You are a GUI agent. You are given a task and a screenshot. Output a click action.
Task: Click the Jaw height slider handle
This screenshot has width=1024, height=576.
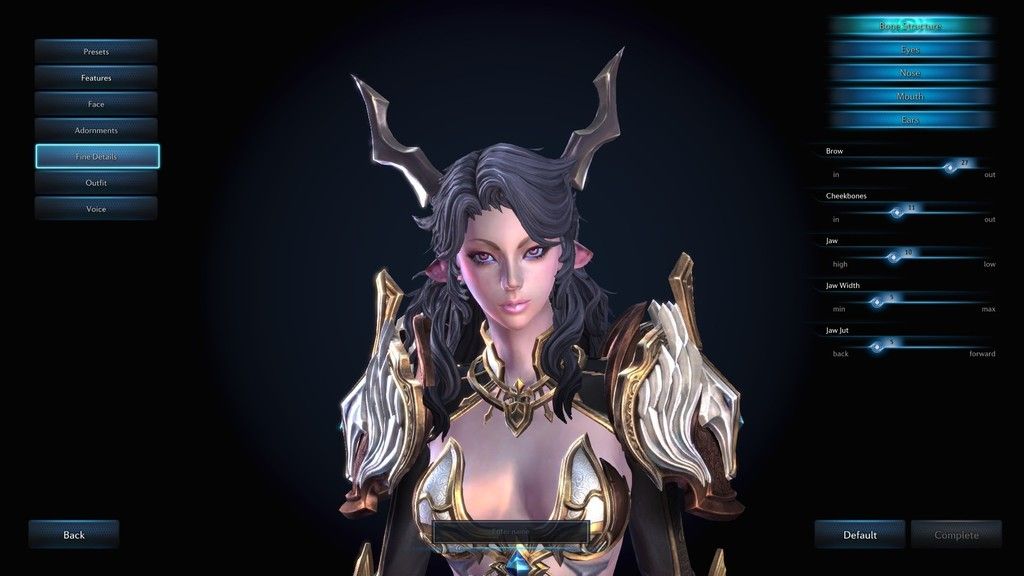[x=893, y=257]
